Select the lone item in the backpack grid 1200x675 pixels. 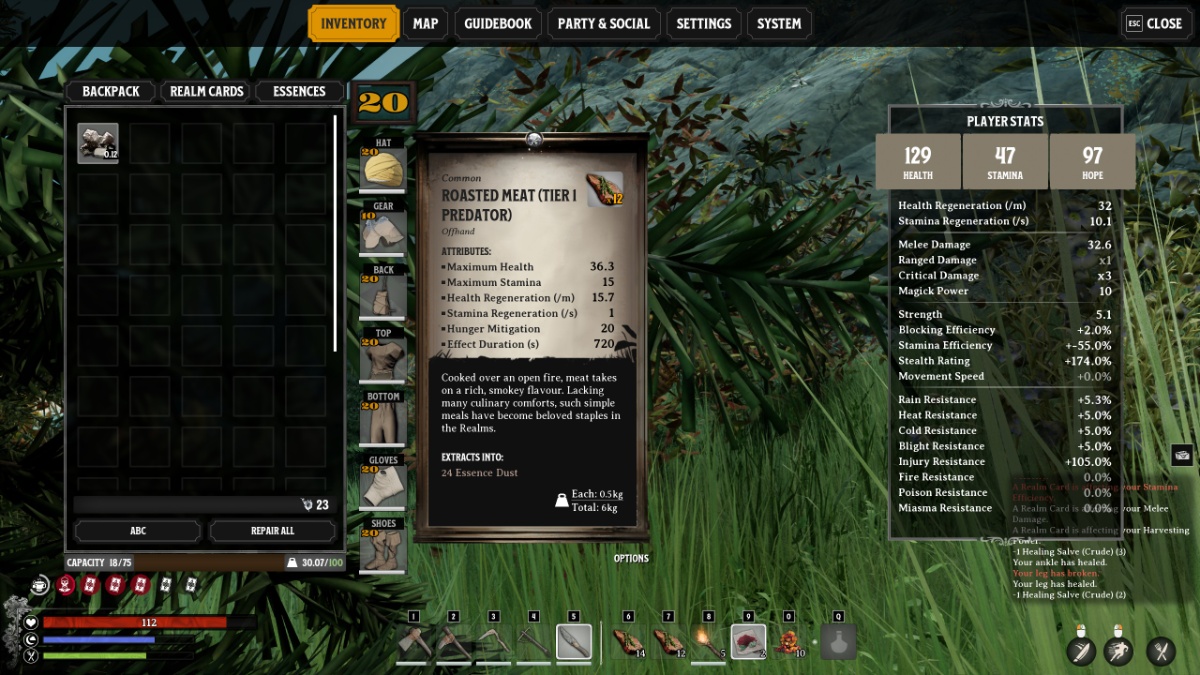coord(98,143)
